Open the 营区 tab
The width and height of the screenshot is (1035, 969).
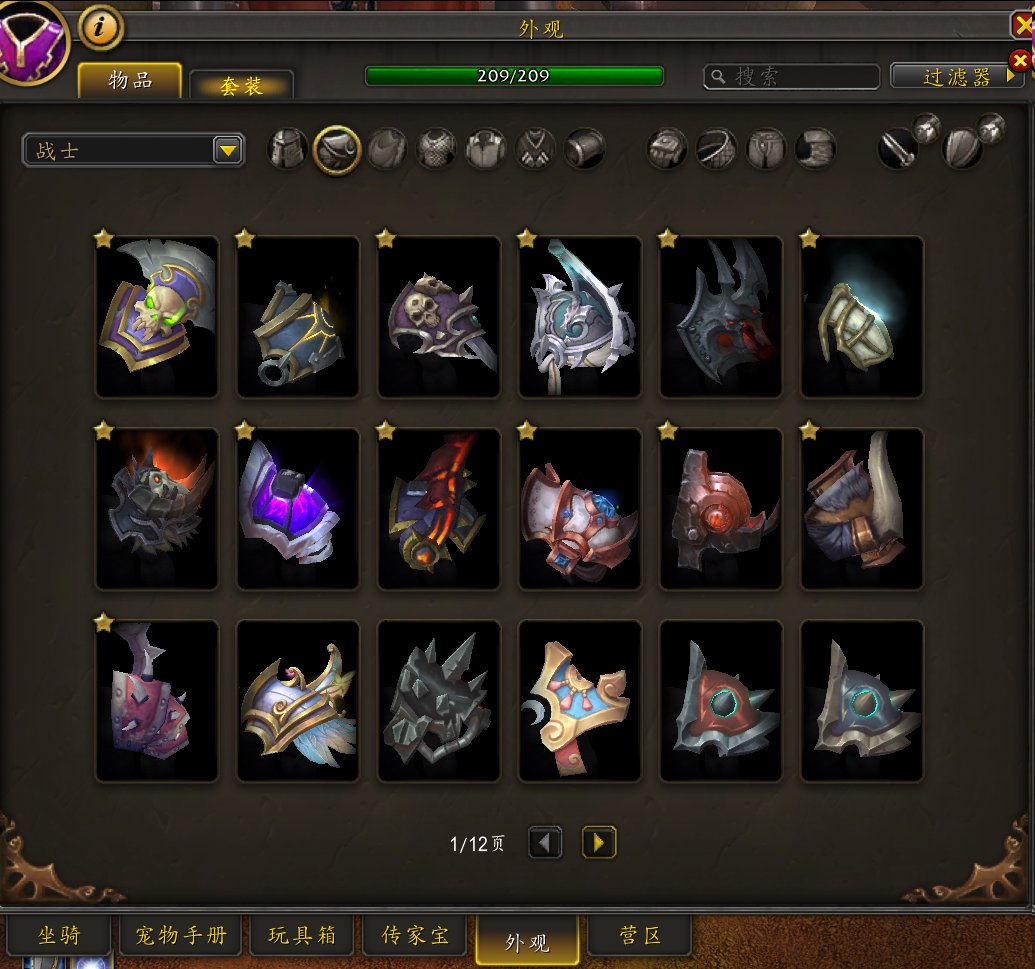(640, 936)
